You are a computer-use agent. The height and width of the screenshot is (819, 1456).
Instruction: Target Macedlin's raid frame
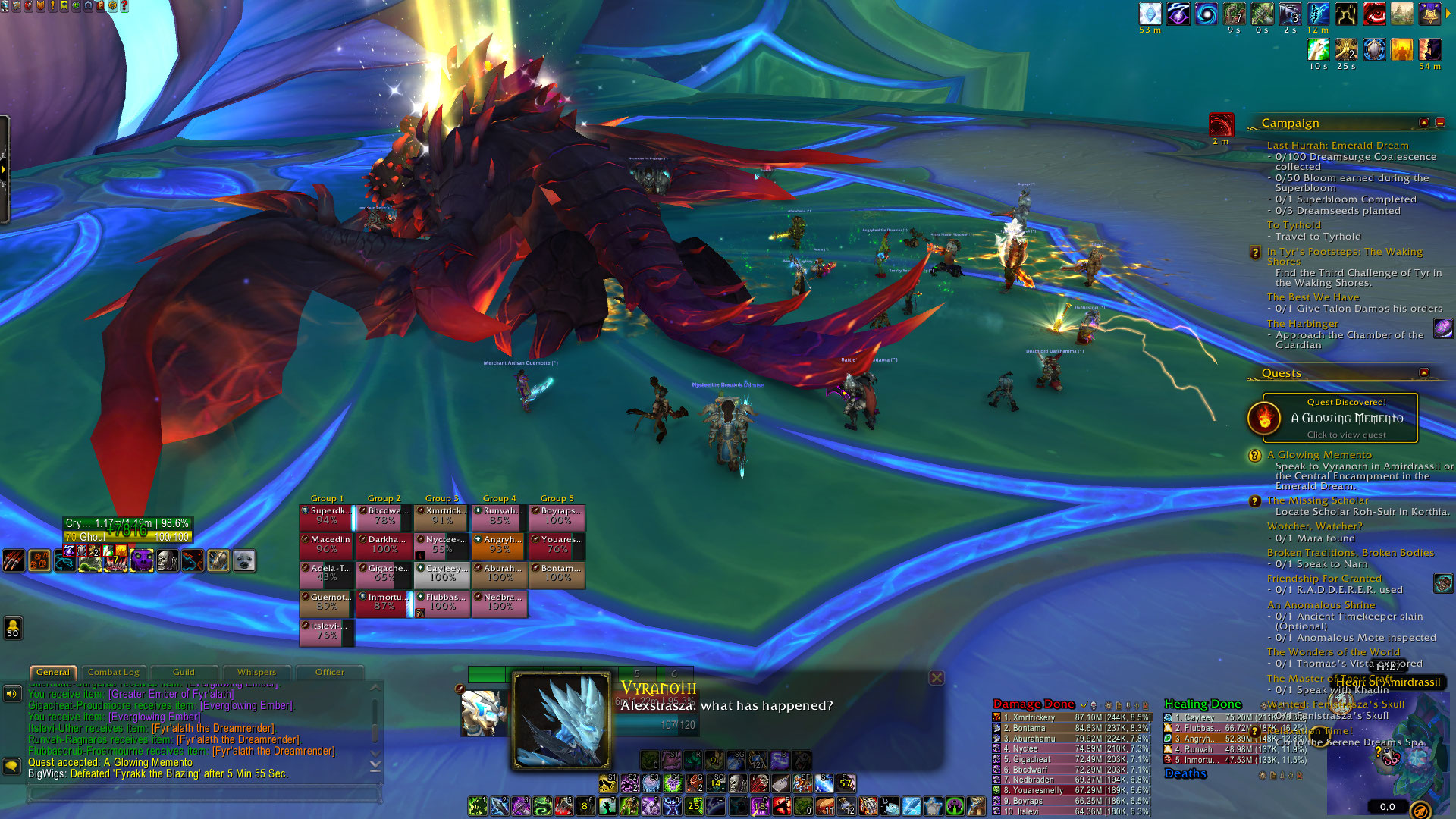pyautogui.click(x=327, y=544)
